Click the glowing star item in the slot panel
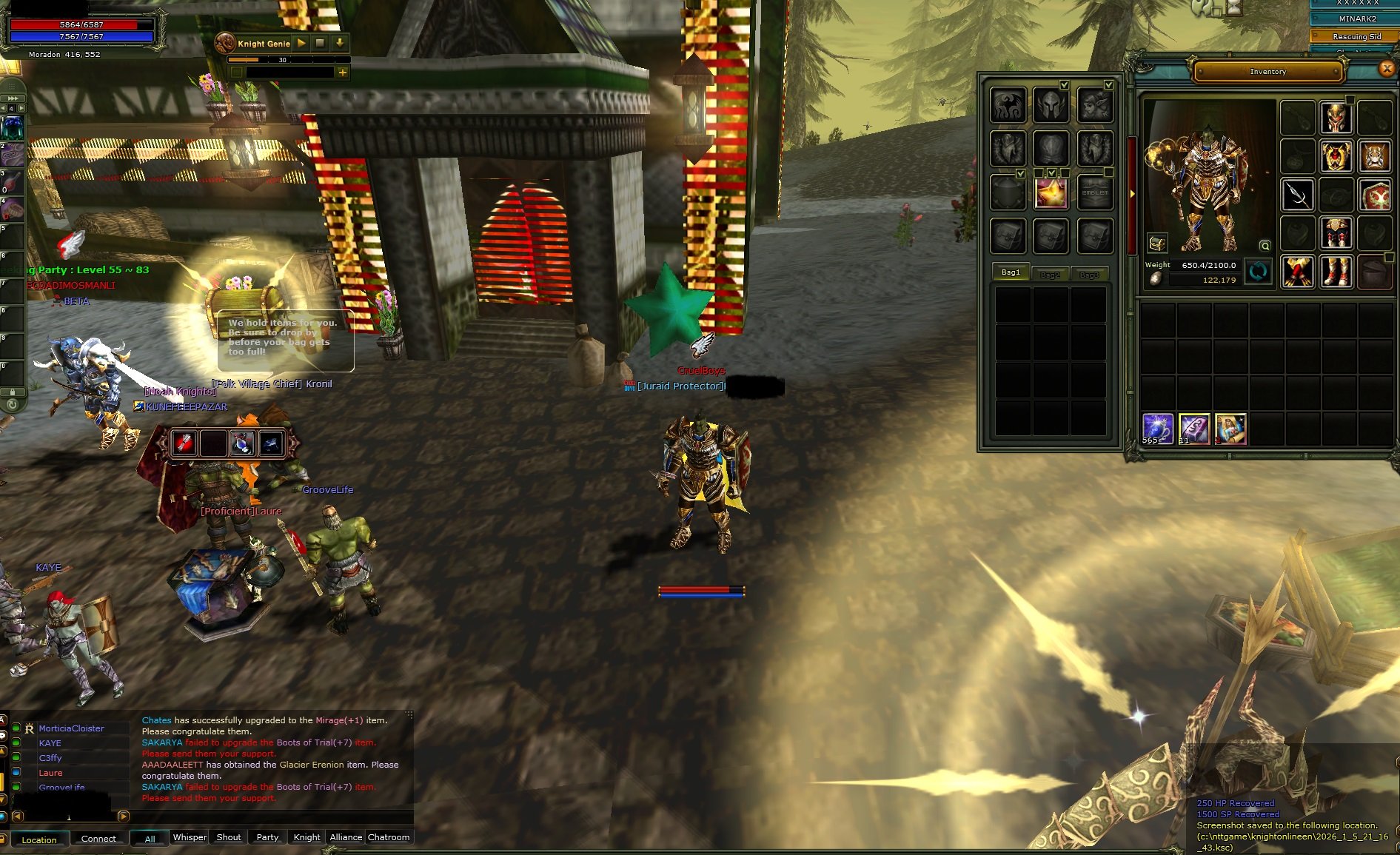 pyautogui.click(x=1051, y=192)
